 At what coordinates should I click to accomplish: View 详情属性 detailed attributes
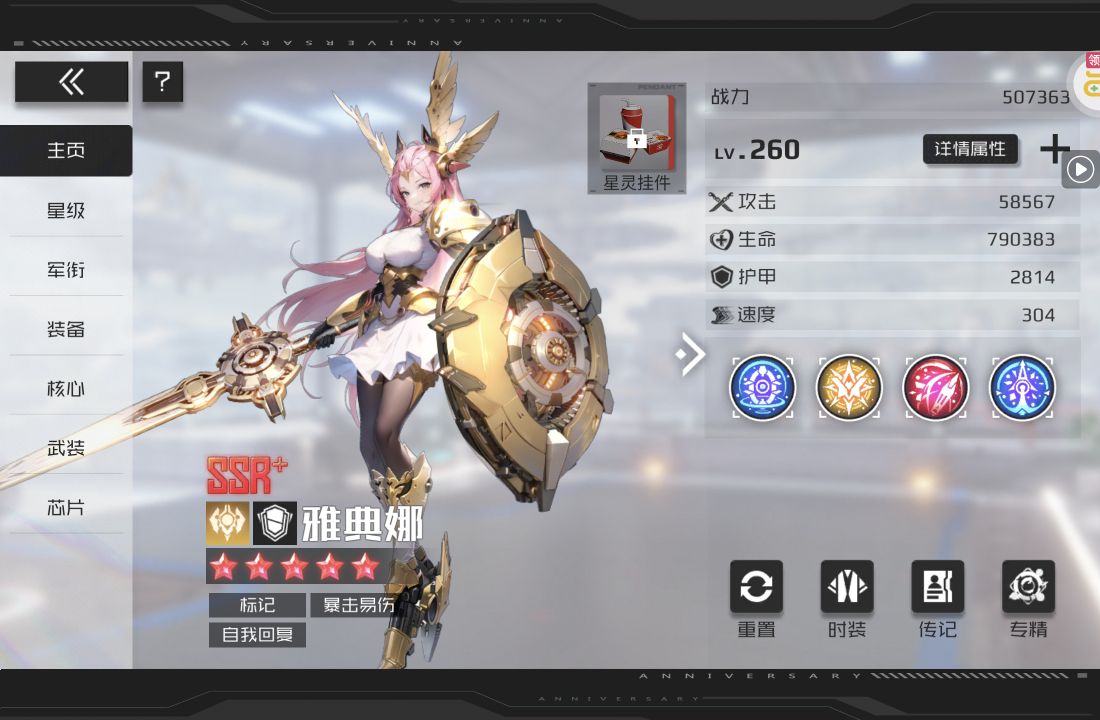coord(969,149)
